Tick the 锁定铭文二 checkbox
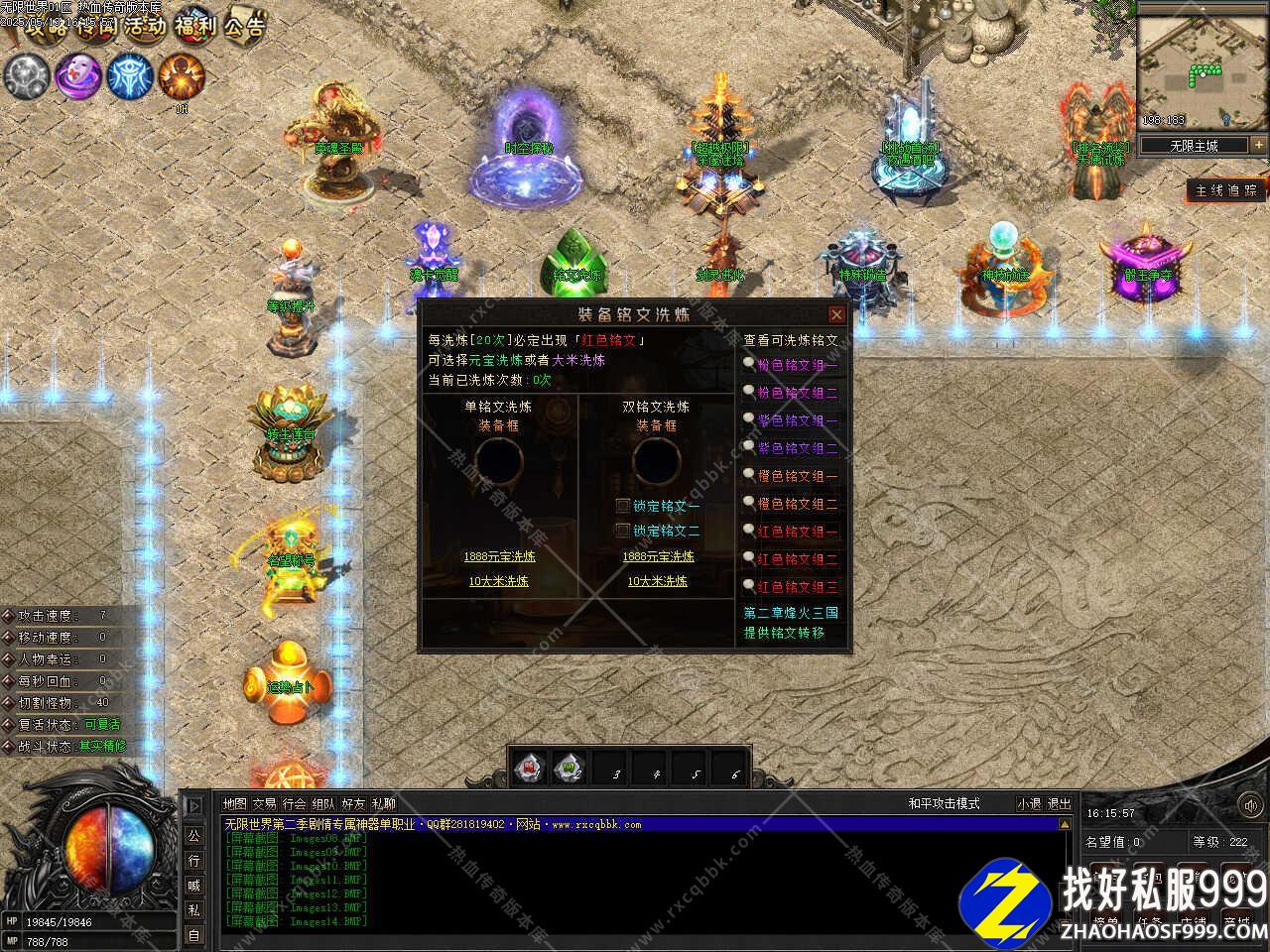Viewport: 1270px width, 952px height. [623, 531]
